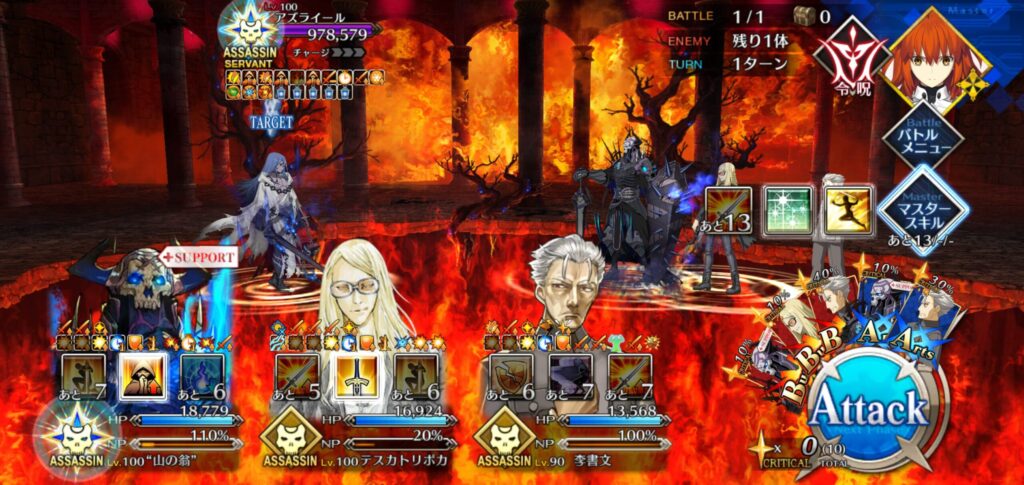Select King Hassan's blue flame skill

pos(203,377)
